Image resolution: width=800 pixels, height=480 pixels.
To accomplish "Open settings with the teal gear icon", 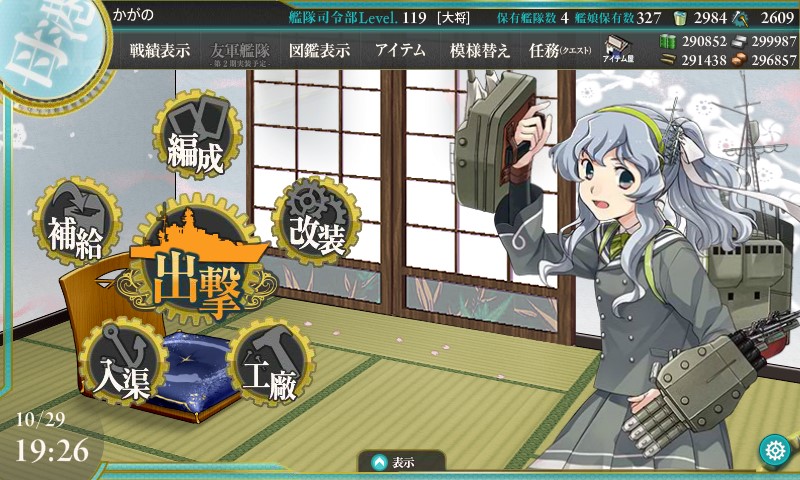I will [773, 449].
